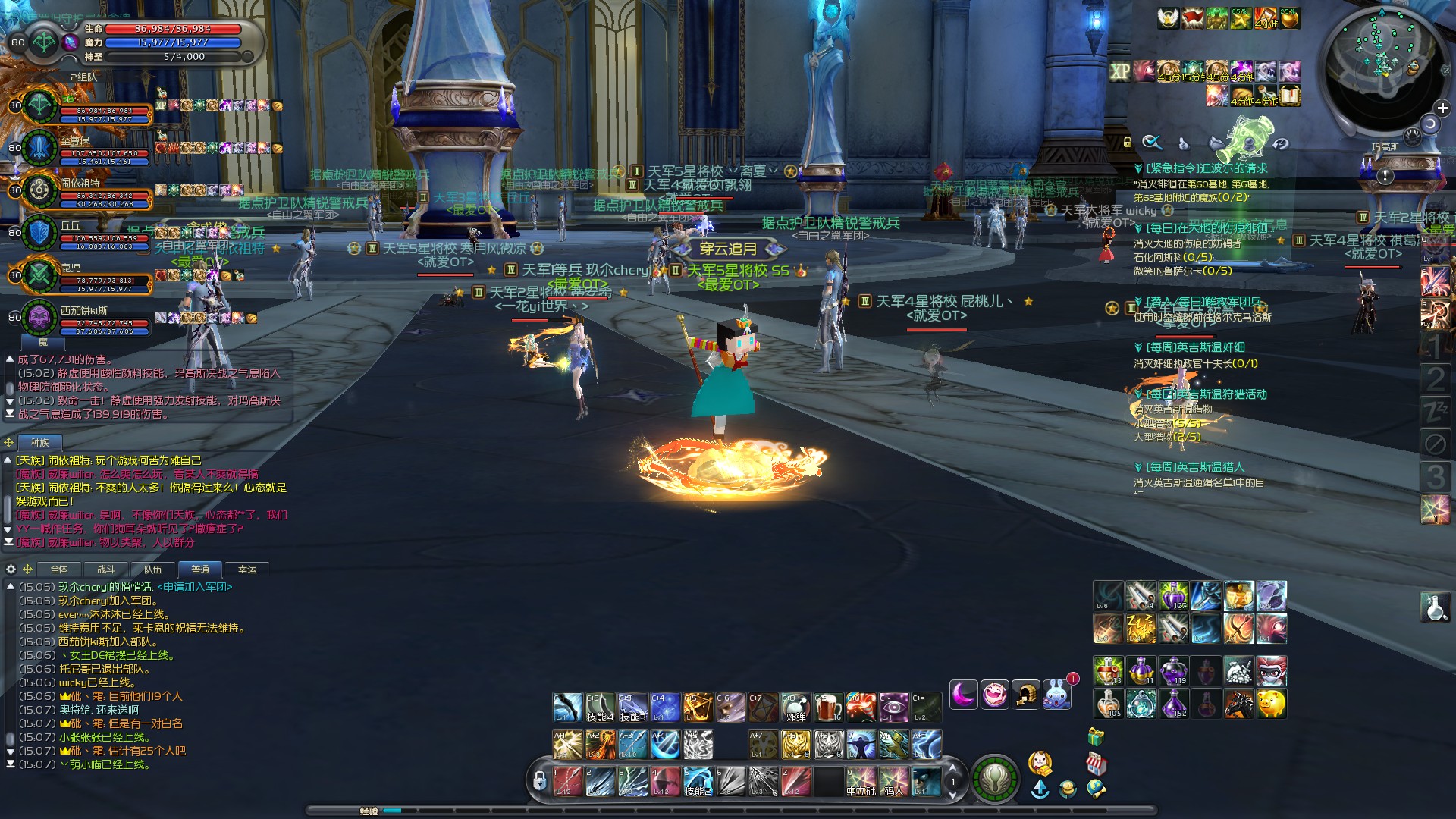Toggle the hotbar padlock icon

539,780
